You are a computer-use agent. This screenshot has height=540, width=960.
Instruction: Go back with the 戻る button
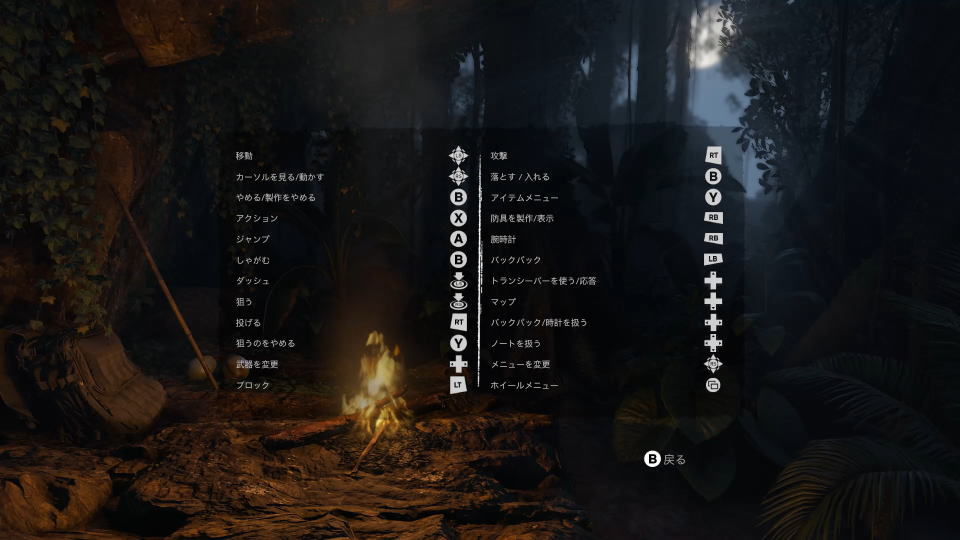[x=666, y=459]
